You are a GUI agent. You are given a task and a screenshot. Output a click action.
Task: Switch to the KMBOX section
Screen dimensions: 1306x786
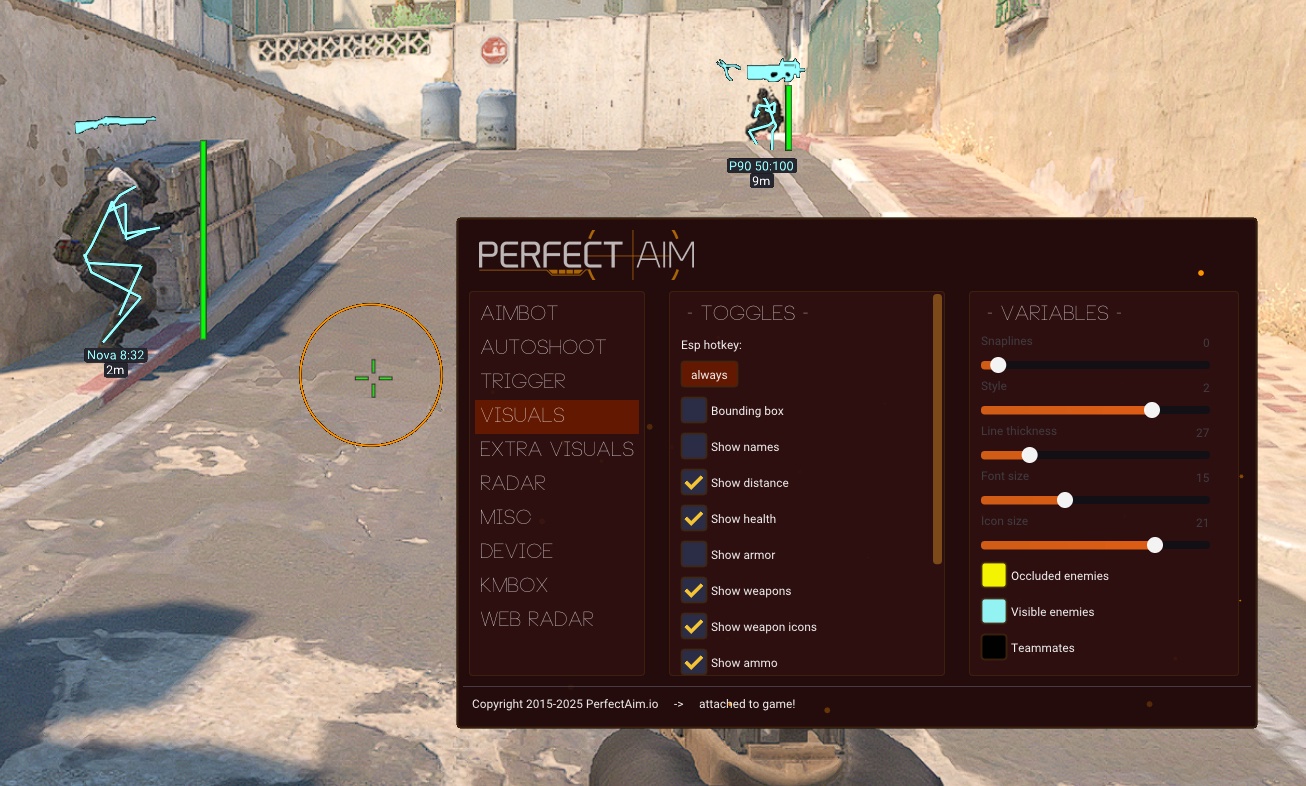(x=514, y=585)
